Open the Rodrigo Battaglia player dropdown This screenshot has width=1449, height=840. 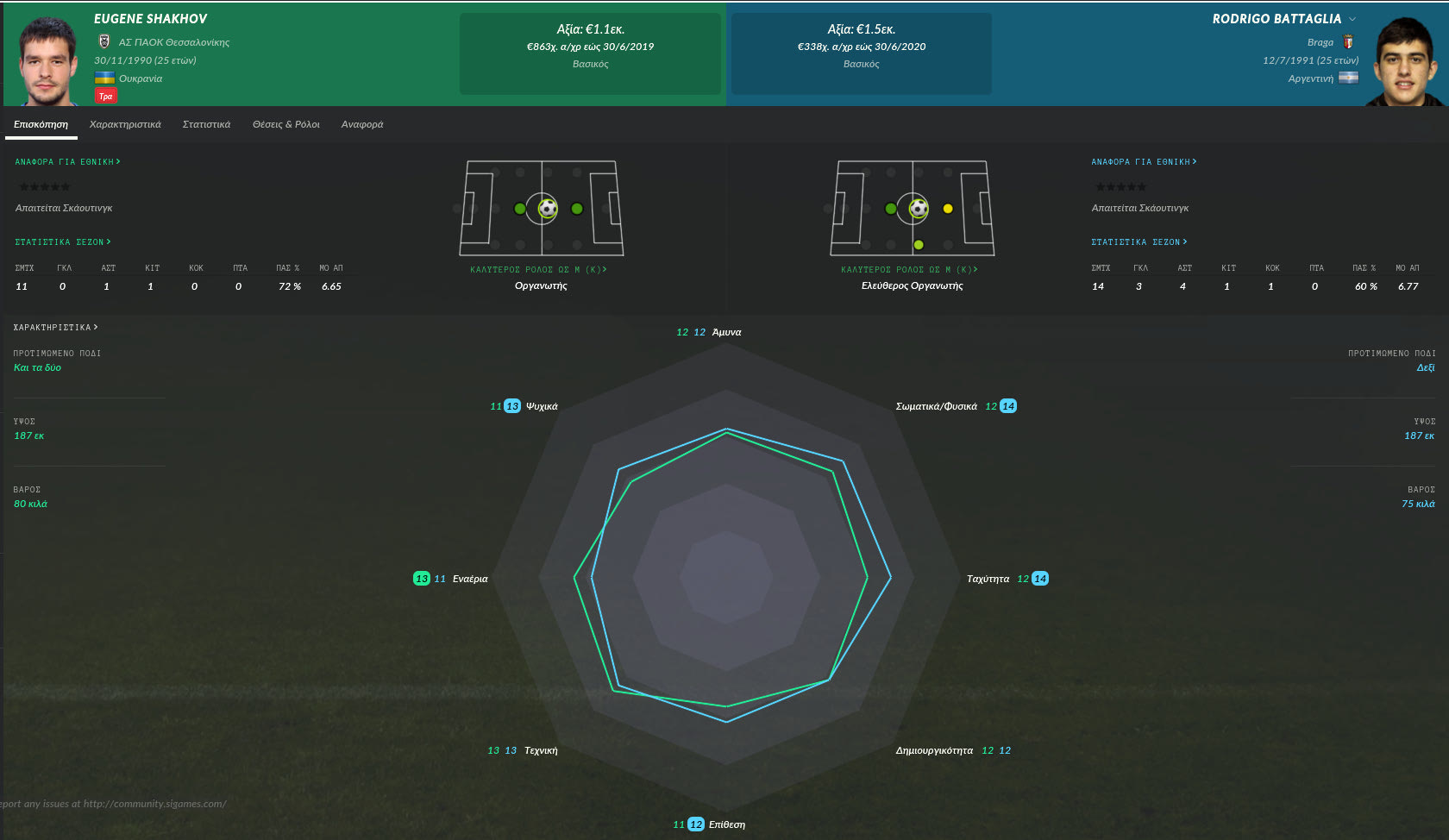click(x=1352, y=19)
